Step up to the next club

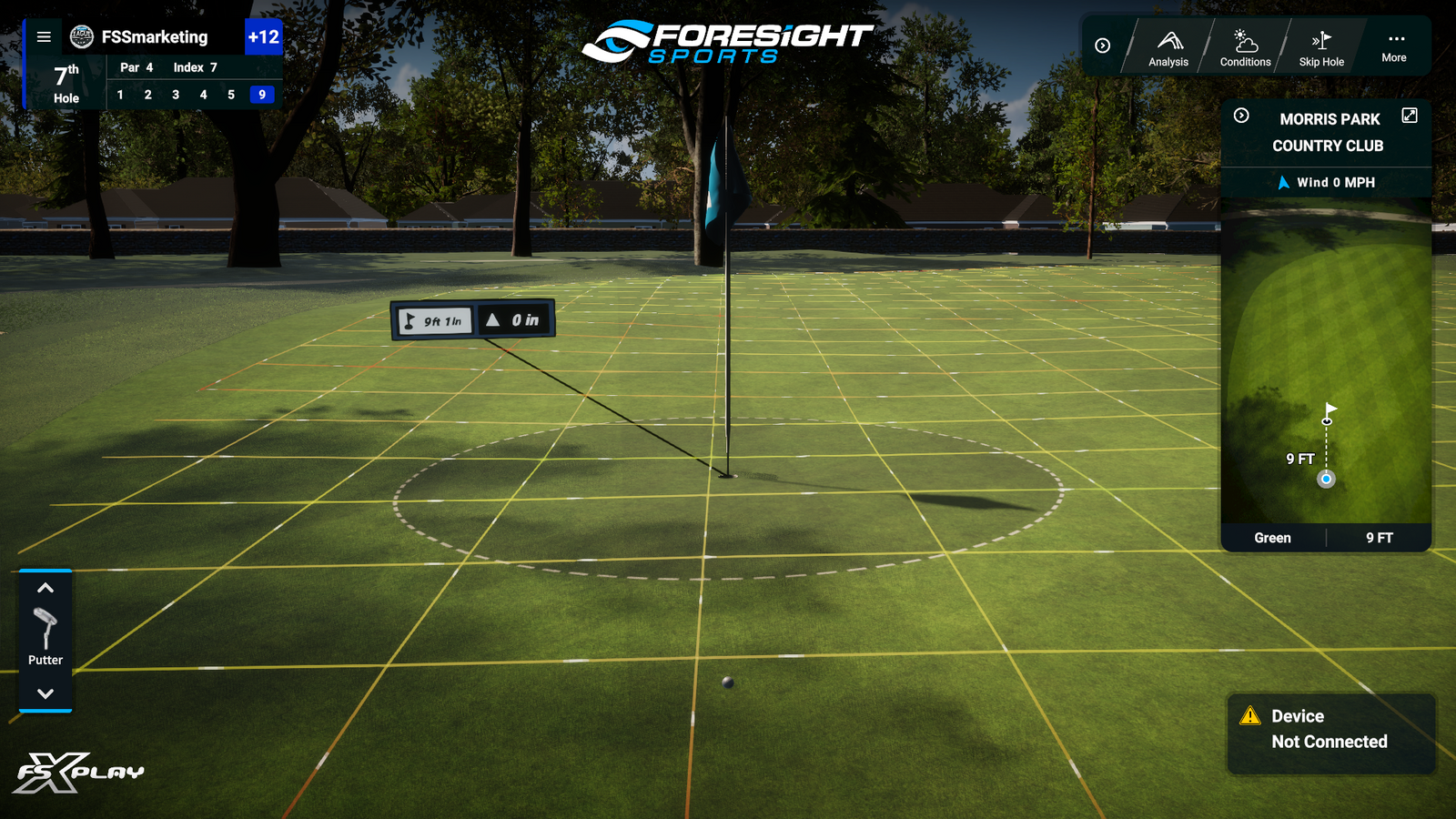[45, 586]
